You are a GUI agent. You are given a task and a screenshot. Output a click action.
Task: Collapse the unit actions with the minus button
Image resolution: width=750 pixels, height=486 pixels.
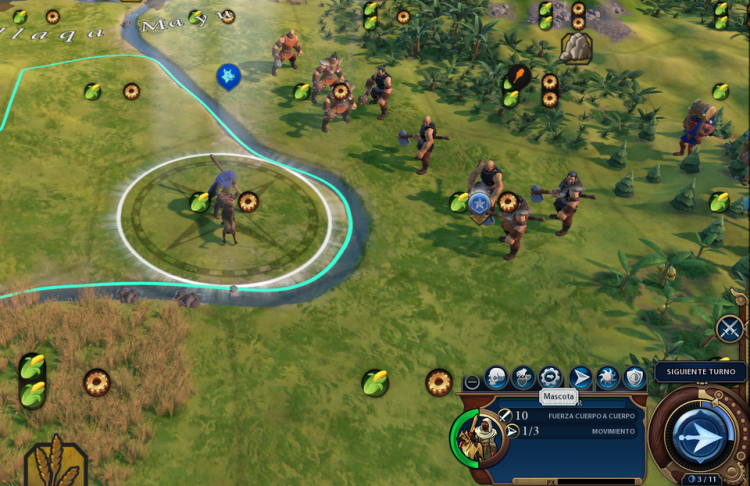[x=472, y=382]
